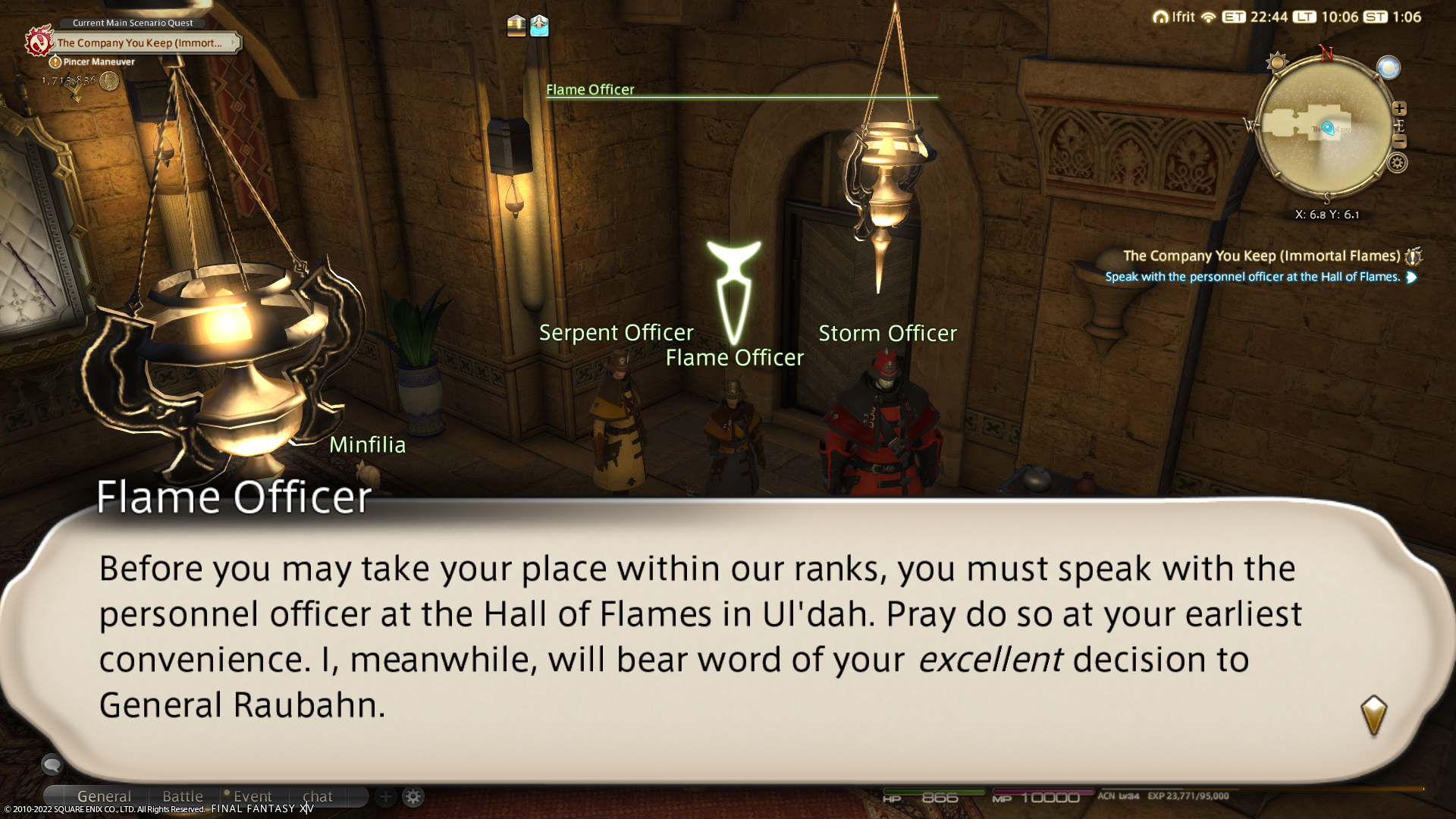This screenshot has width=1456, height=819.
Task: Add a new chat log tab
Action: 385,797
